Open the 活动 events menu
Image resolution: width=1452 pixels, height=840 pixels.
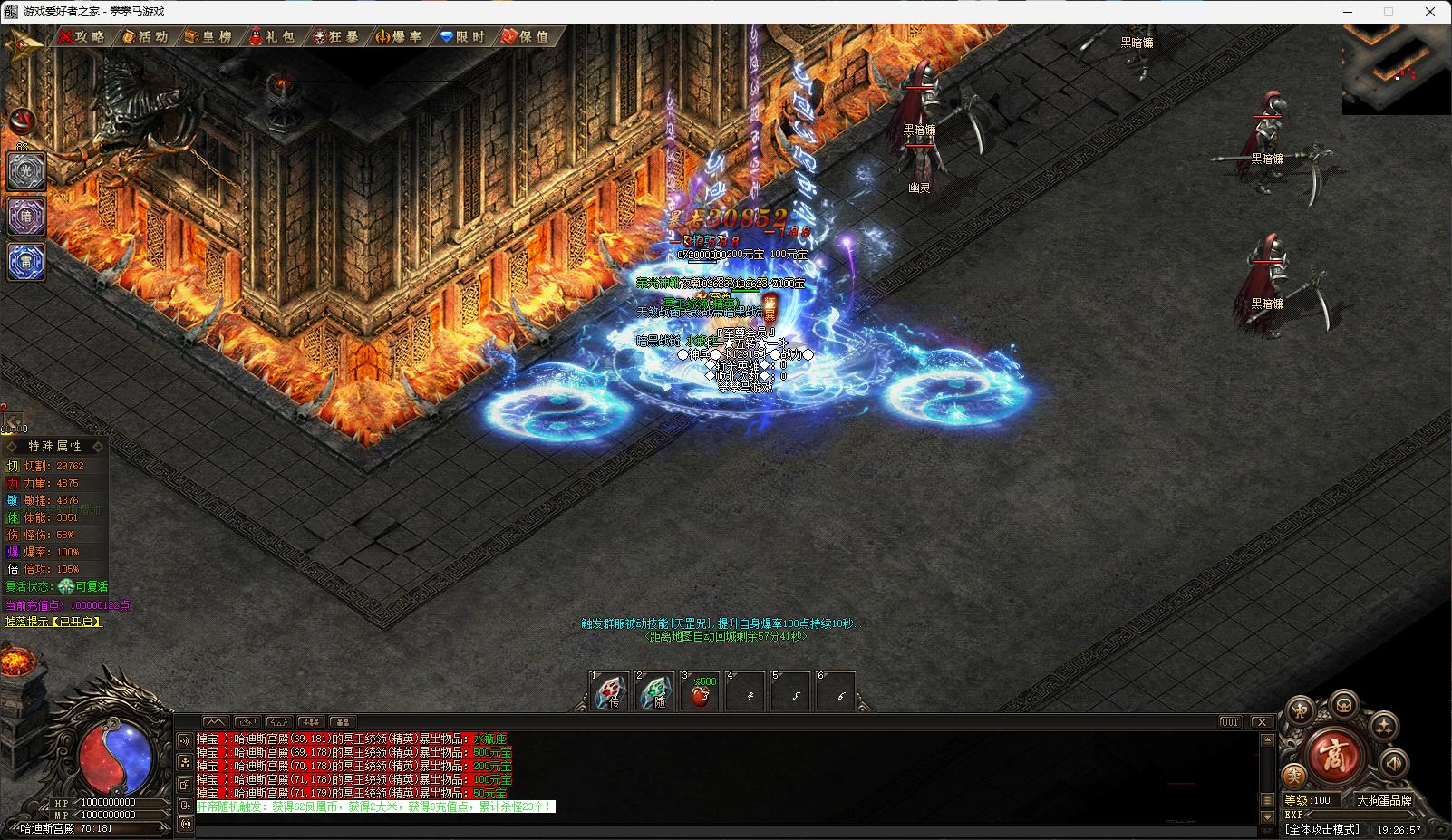[145, 36]
